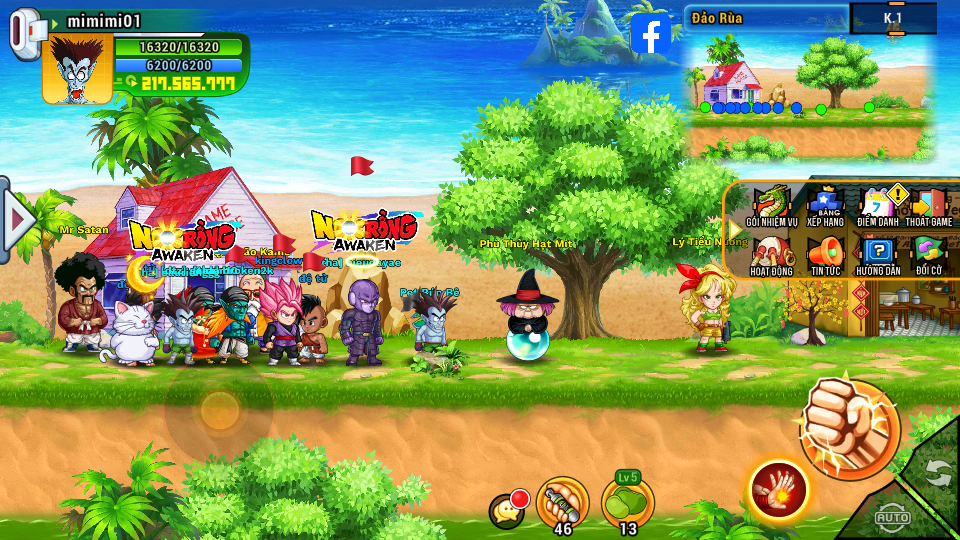Use the capsule item with count 46
This screenshot has width=960, height=540.
[563, 502]
